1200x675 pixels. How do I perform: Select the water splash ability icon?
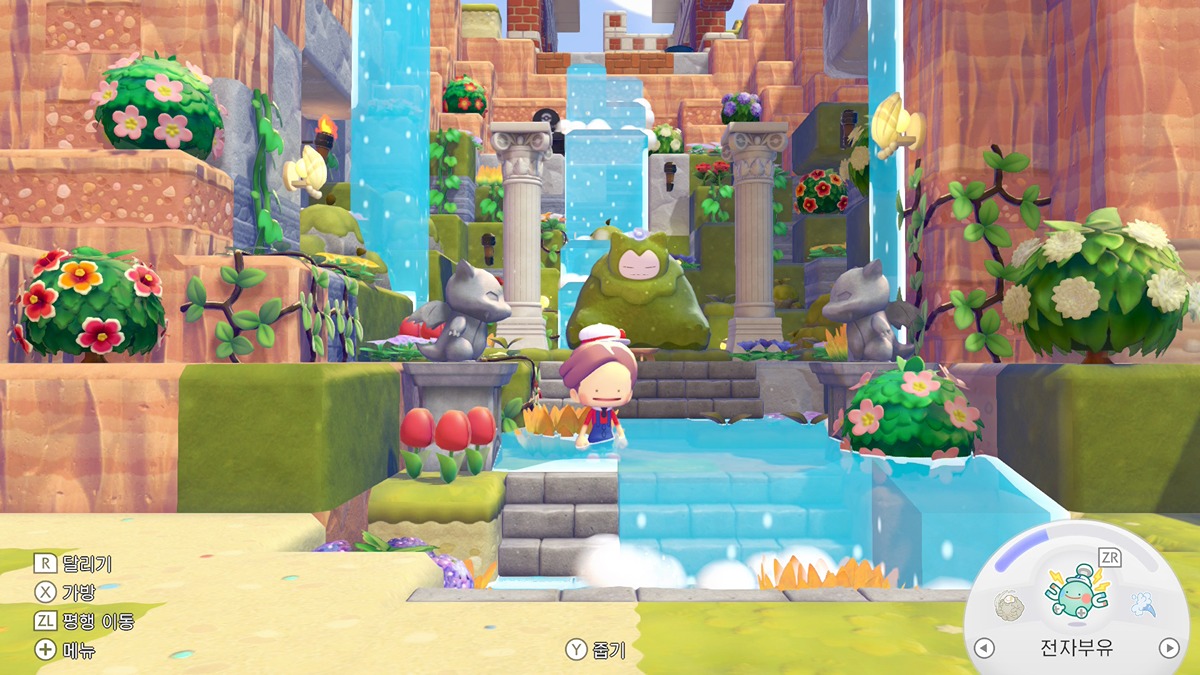[1143, 604]
